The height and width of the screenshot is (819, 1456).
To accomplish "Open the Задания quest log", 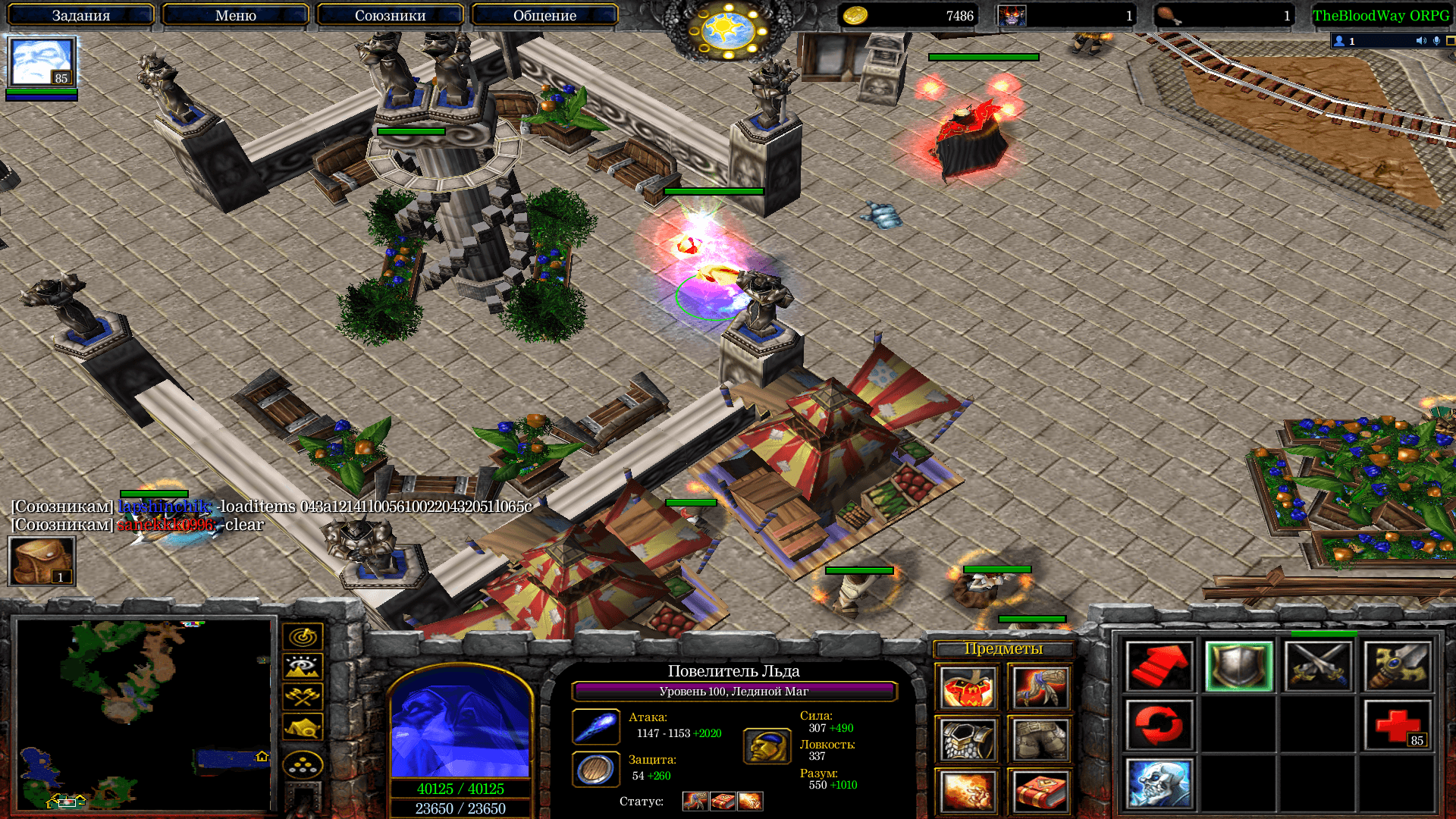I will pos(81,15).
